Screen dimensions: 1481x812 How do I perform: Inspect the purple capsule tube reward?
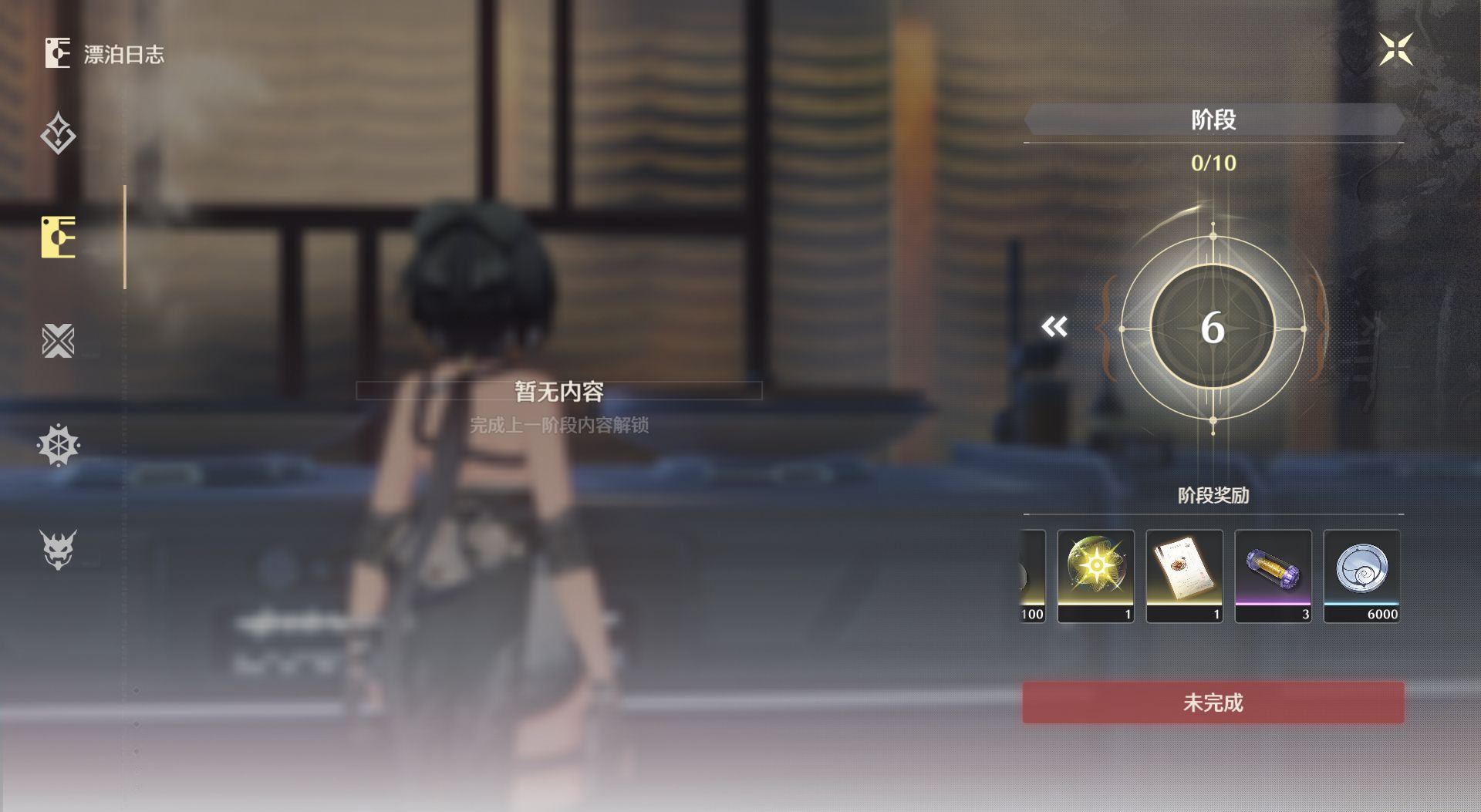1273,575
